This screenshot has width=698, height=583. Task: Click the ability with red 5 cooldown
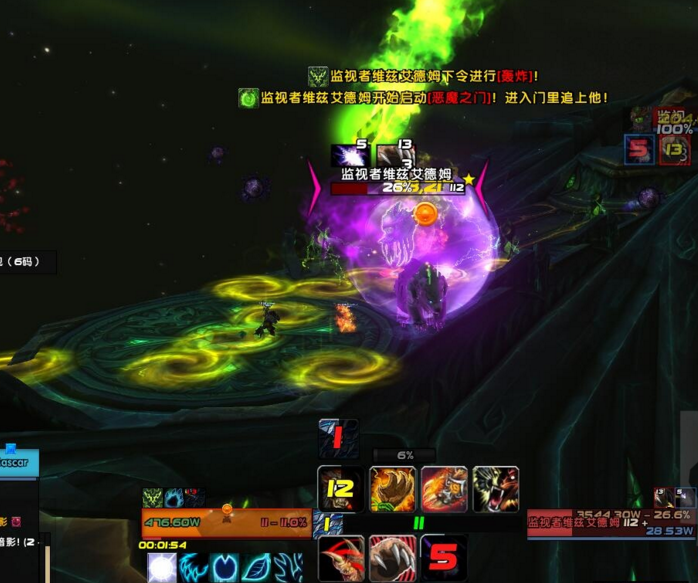tap(444, 558)
